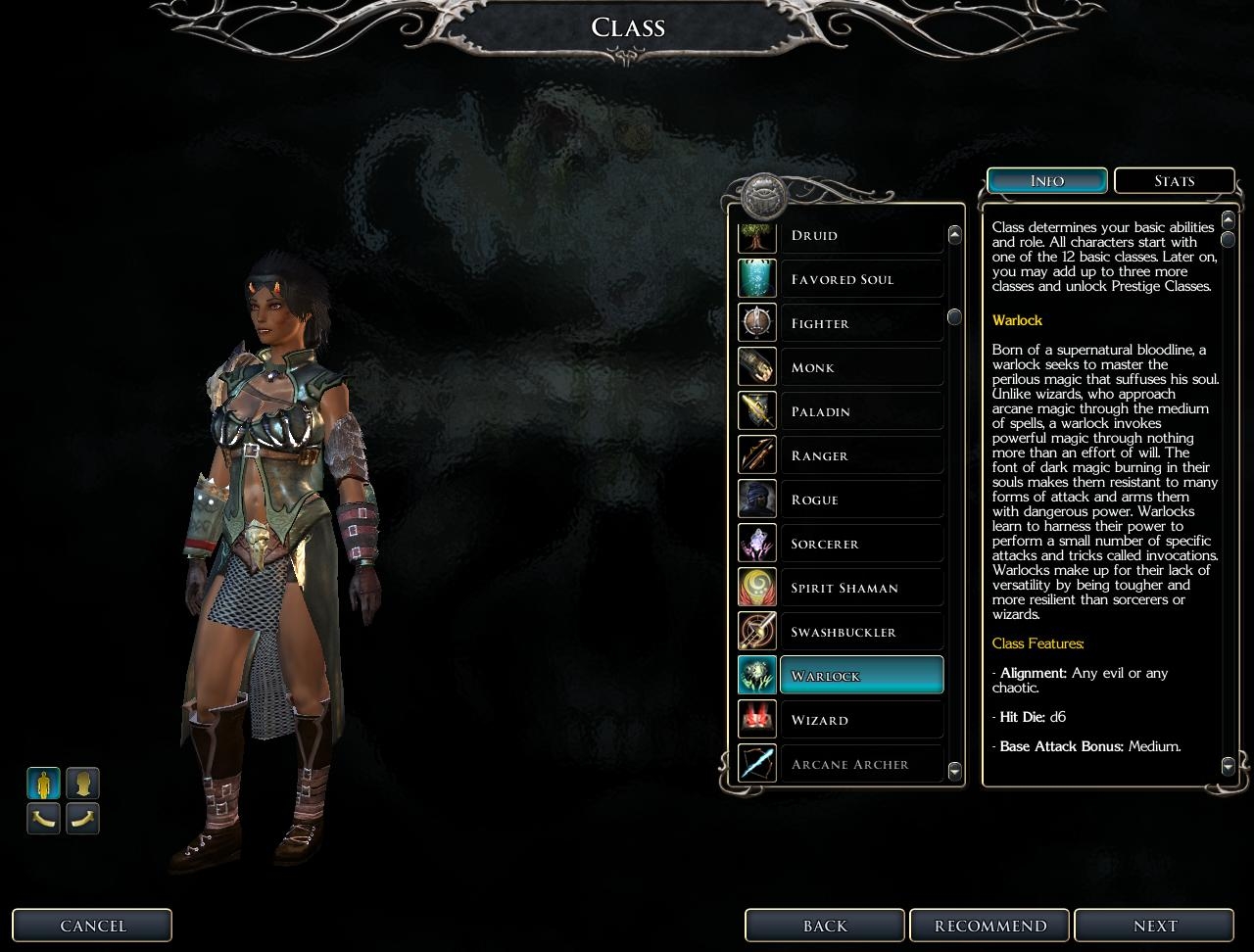Open the Info tab
This screenshot has width=1254, height=952.
coord(1047,181)
